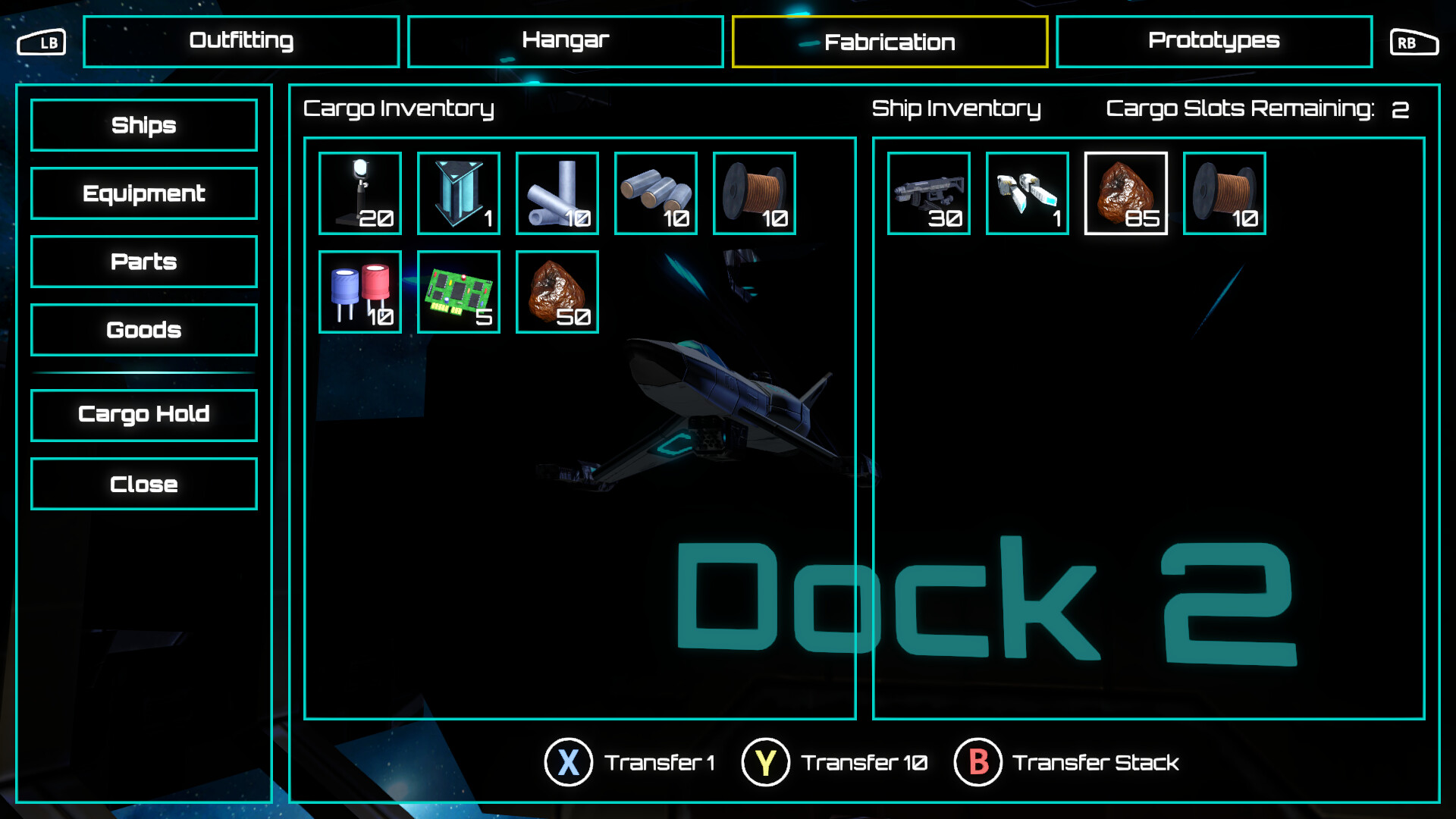Select the circuit board item with quantity 5
The width and height of the screenshot is (1456, 819).
pyautogui.click(x=459, y=291)
